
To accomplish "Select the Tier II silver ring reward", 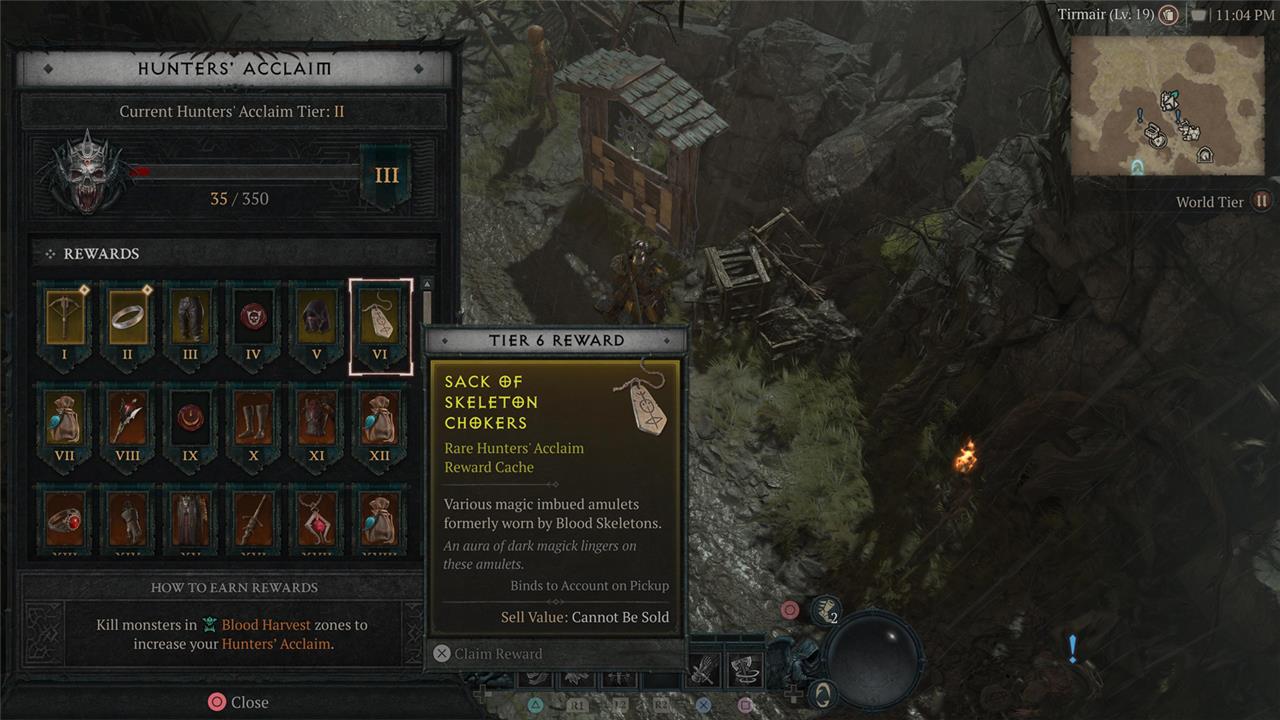I will [129, 318].
